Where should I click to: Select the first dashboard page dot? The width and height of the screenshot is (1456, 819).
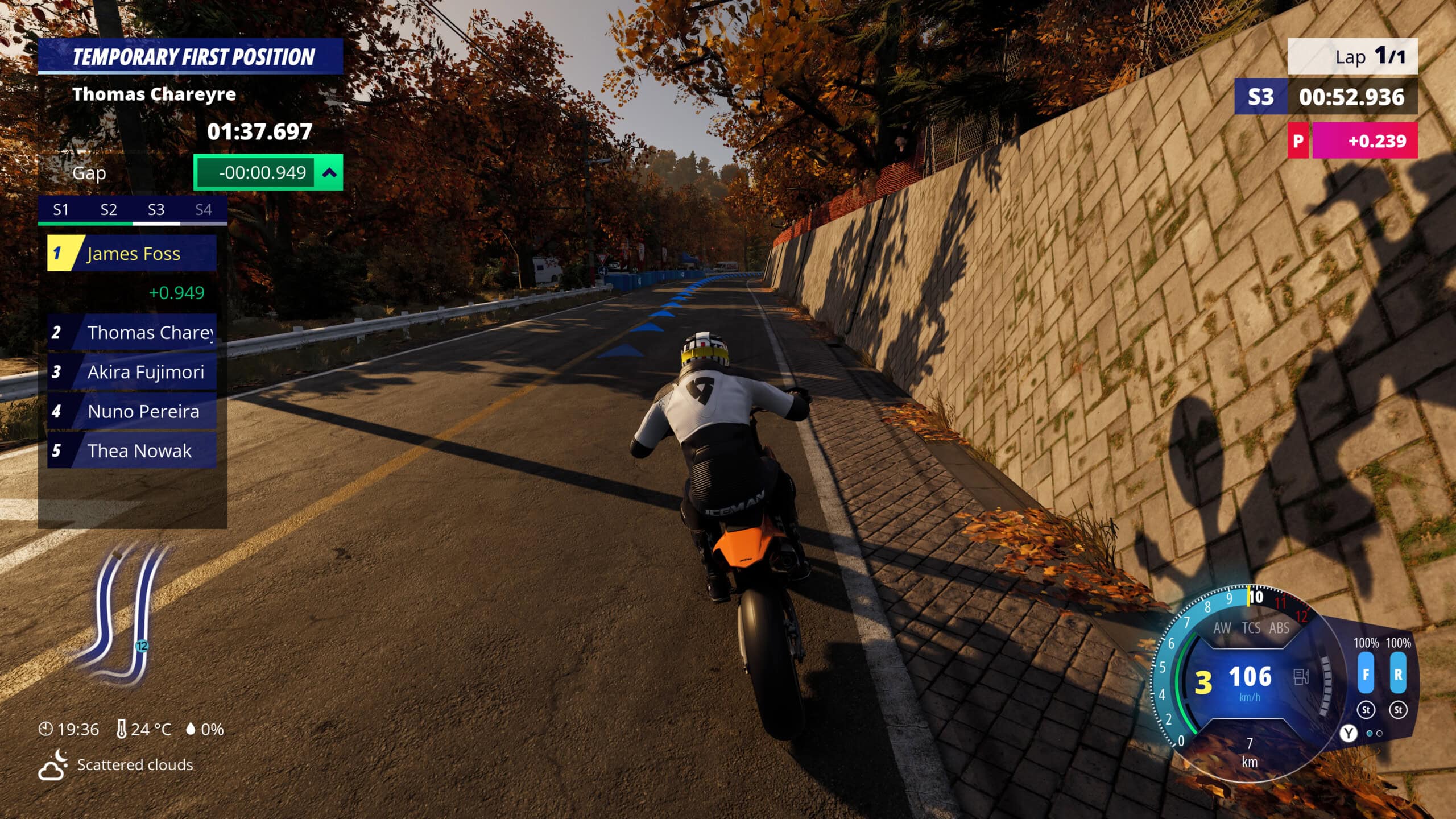click(1369, 734)
